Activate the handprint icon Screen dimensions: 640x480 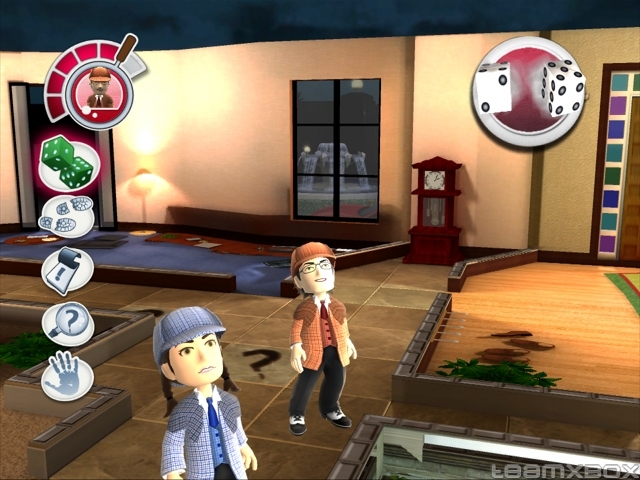(x=67, y=377)
